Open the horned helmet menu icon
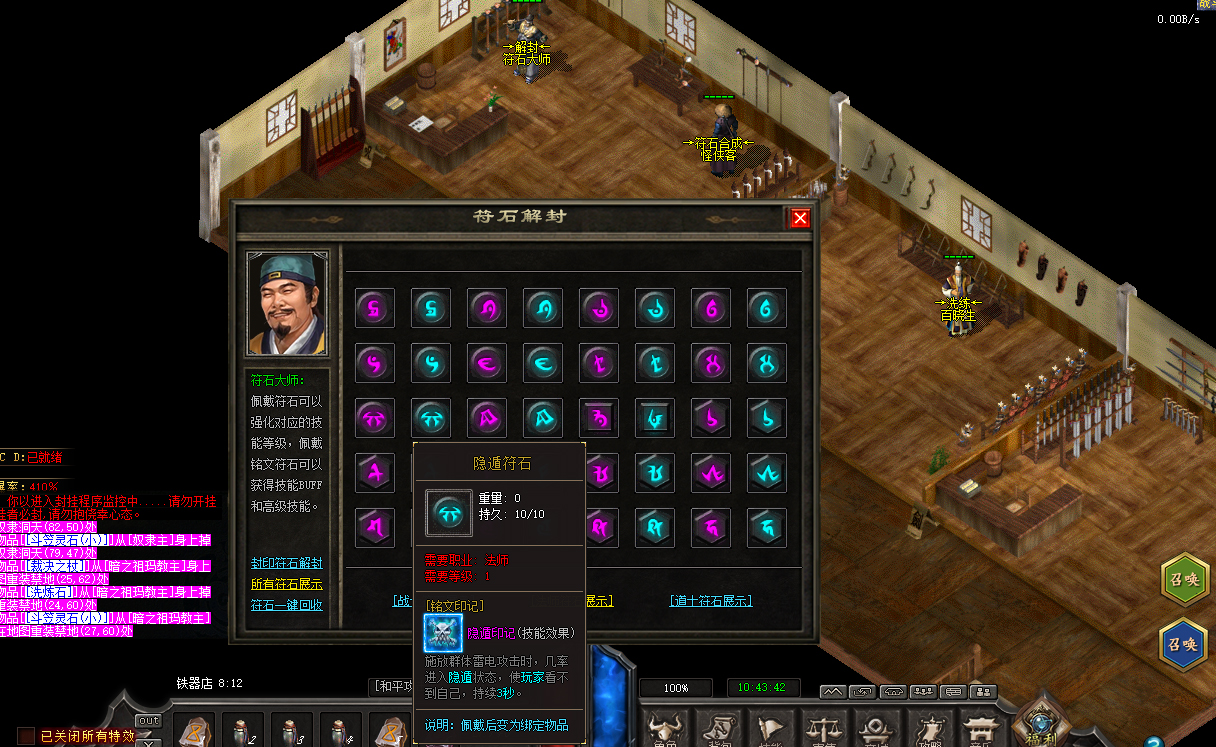 665,728
